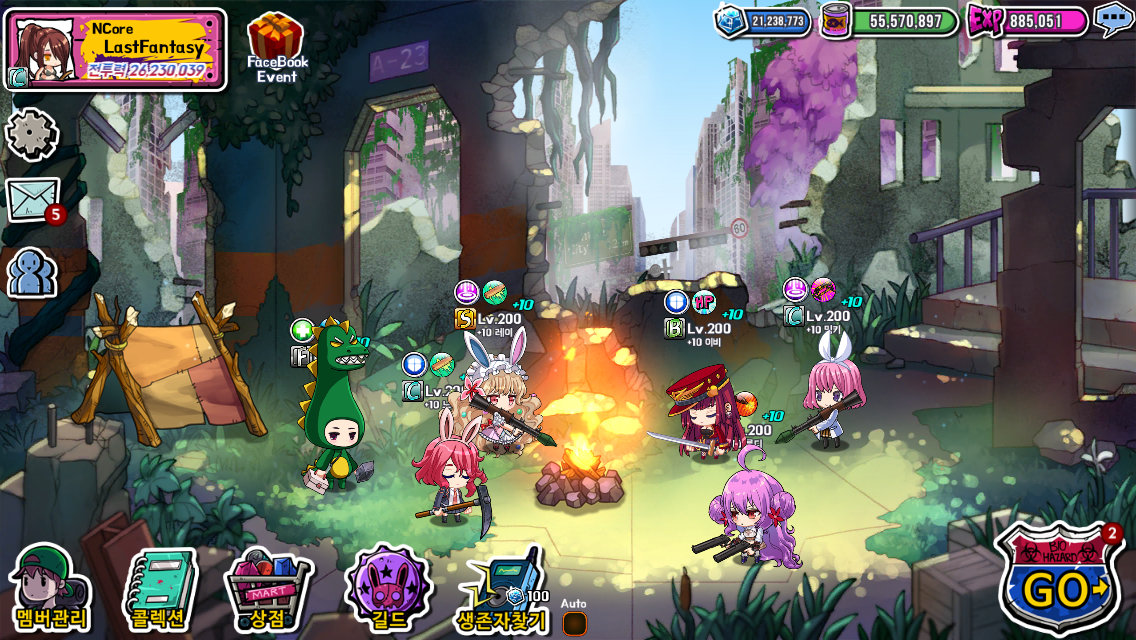Hit the biohazard GO button
Image resolution: width=1136 pixels, height=640 pixels.
[1059, 581]
